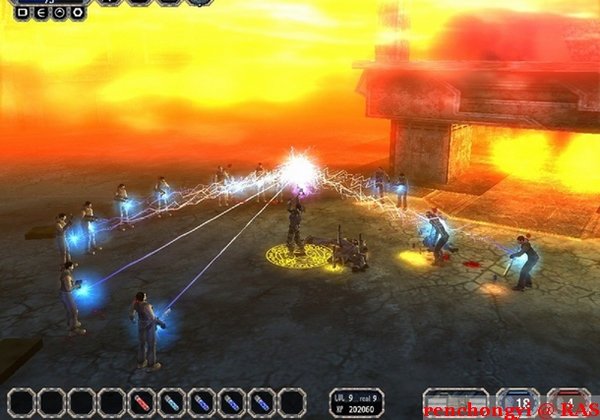
Task: Select the red vial hotbar slot
Action: tap(142, 402)
